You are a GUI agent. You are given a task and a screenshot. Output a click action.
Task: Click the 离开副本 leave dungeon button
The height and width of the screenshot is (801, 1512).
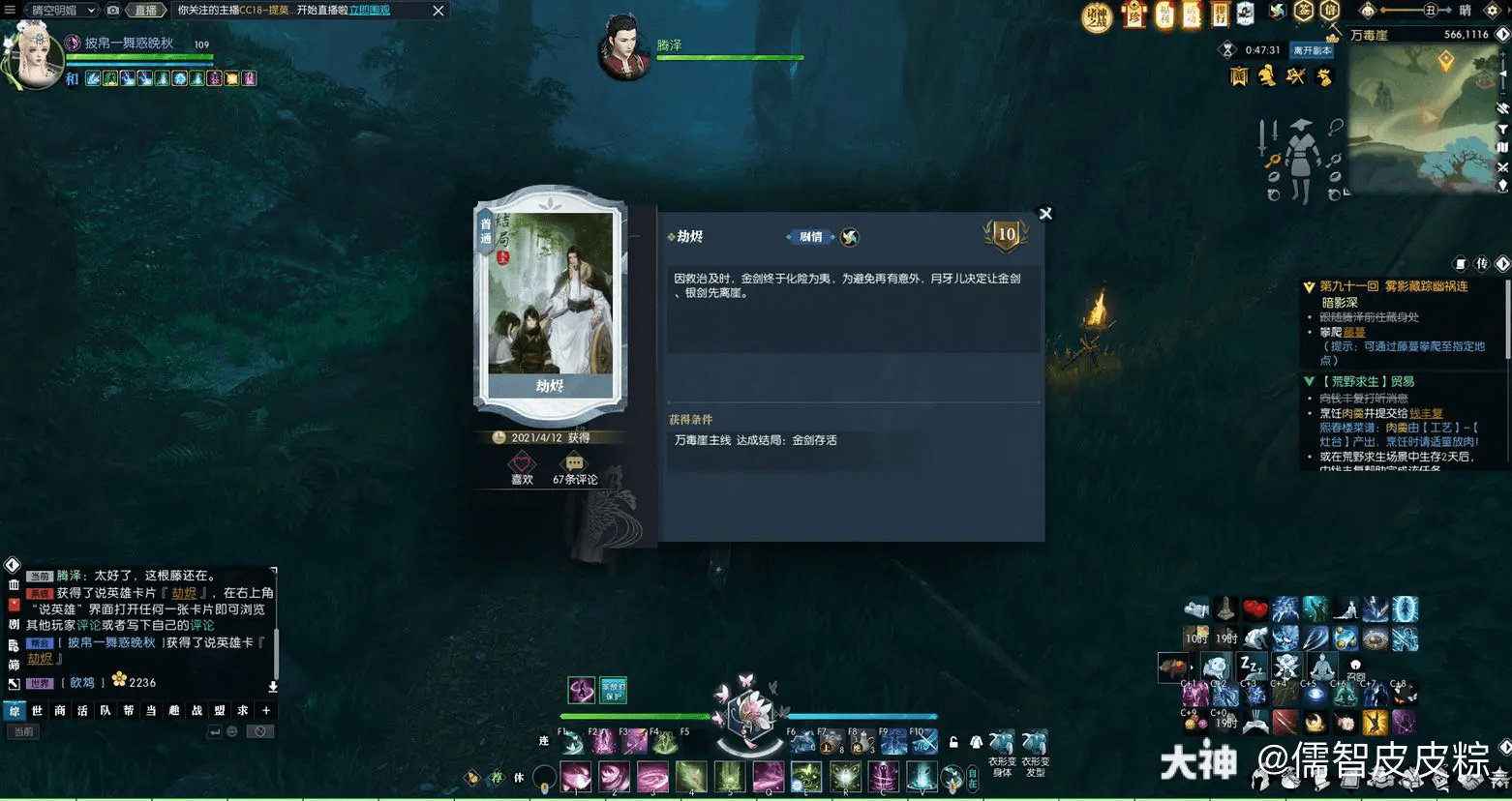point(1313,50)
